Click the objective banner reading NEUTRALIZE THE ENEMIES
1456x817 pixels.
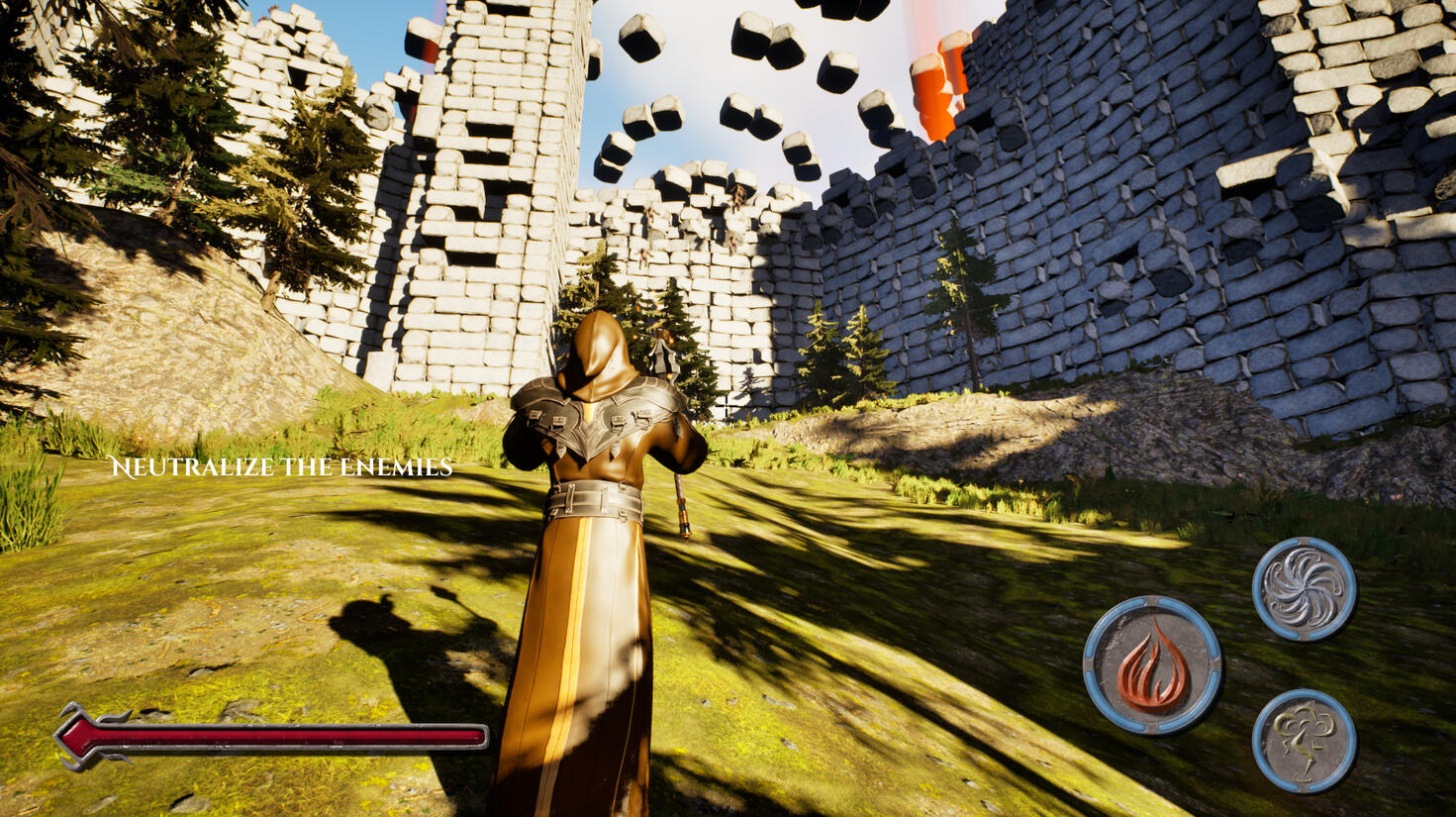[x=283, y=467]
